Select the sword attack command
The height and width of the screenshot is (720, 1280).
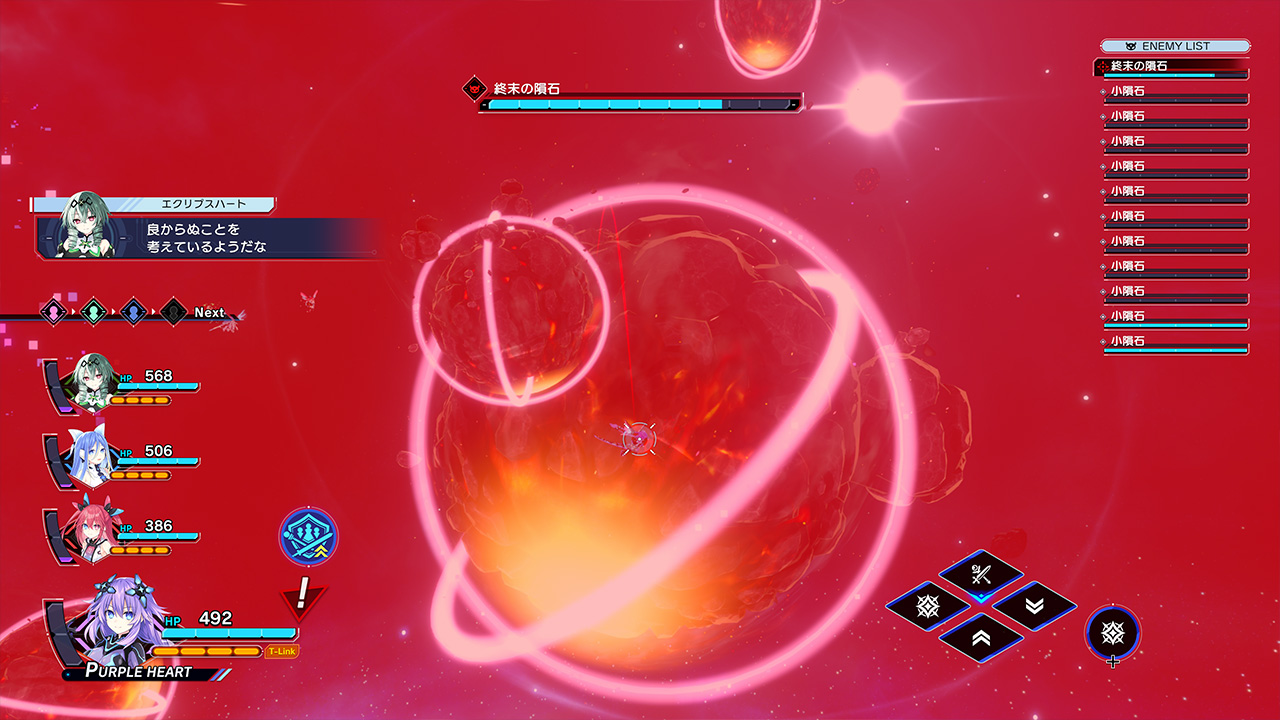pos(980,574)
